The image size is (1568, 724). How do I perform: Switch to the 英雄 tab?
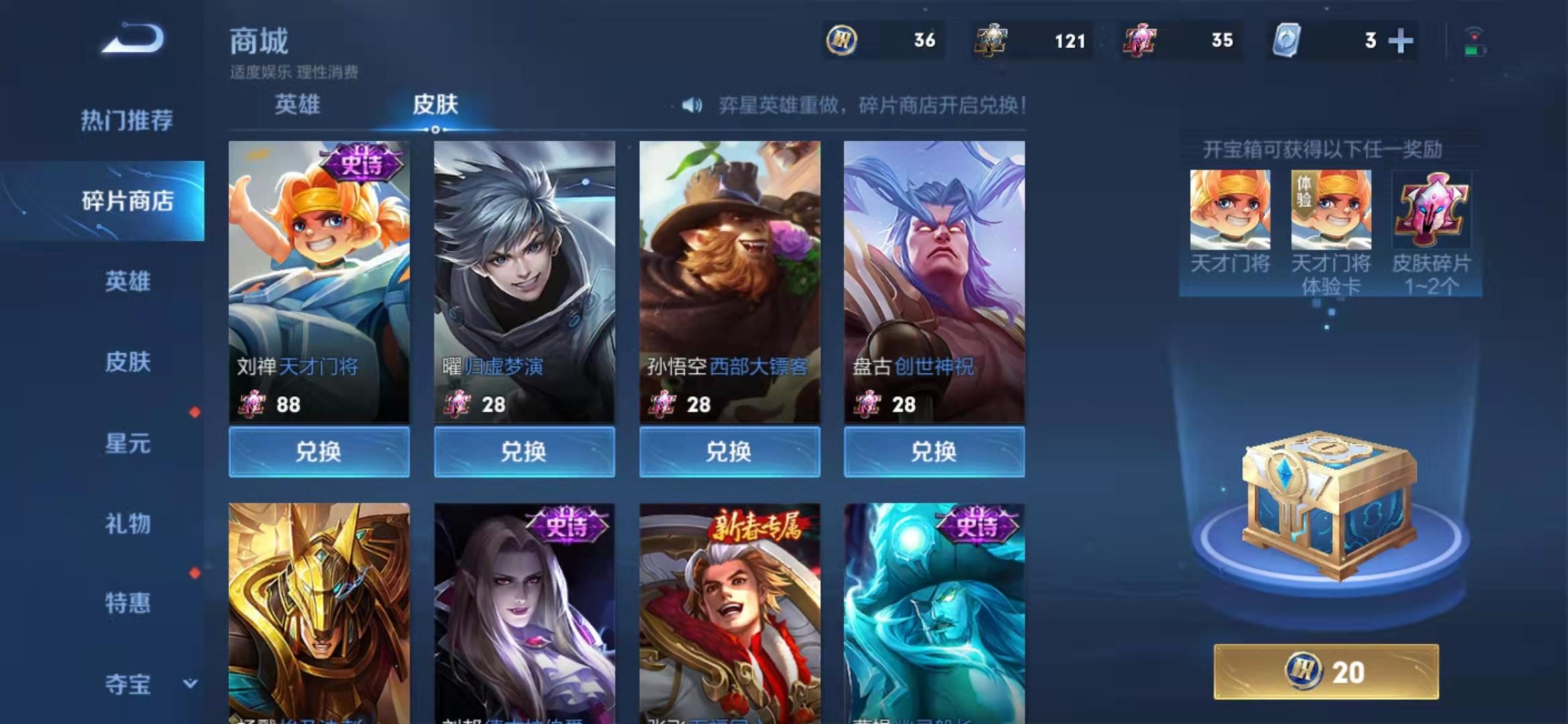click(x=297, y=105)
